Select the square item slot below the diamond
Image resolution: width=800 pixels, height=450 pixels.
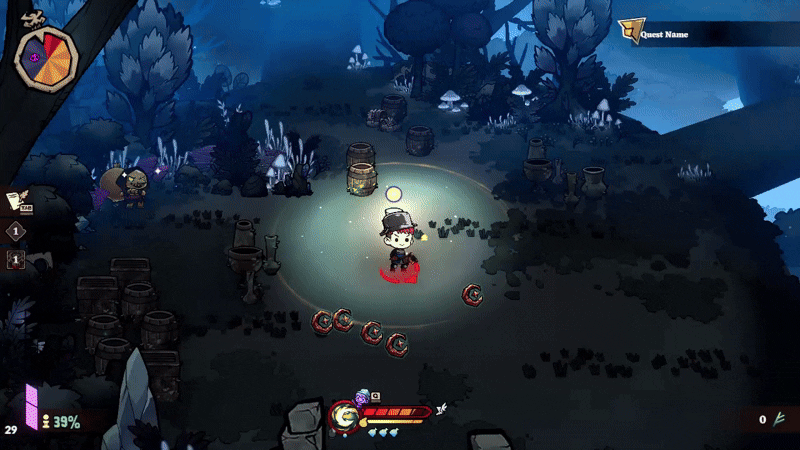point(16,260)
